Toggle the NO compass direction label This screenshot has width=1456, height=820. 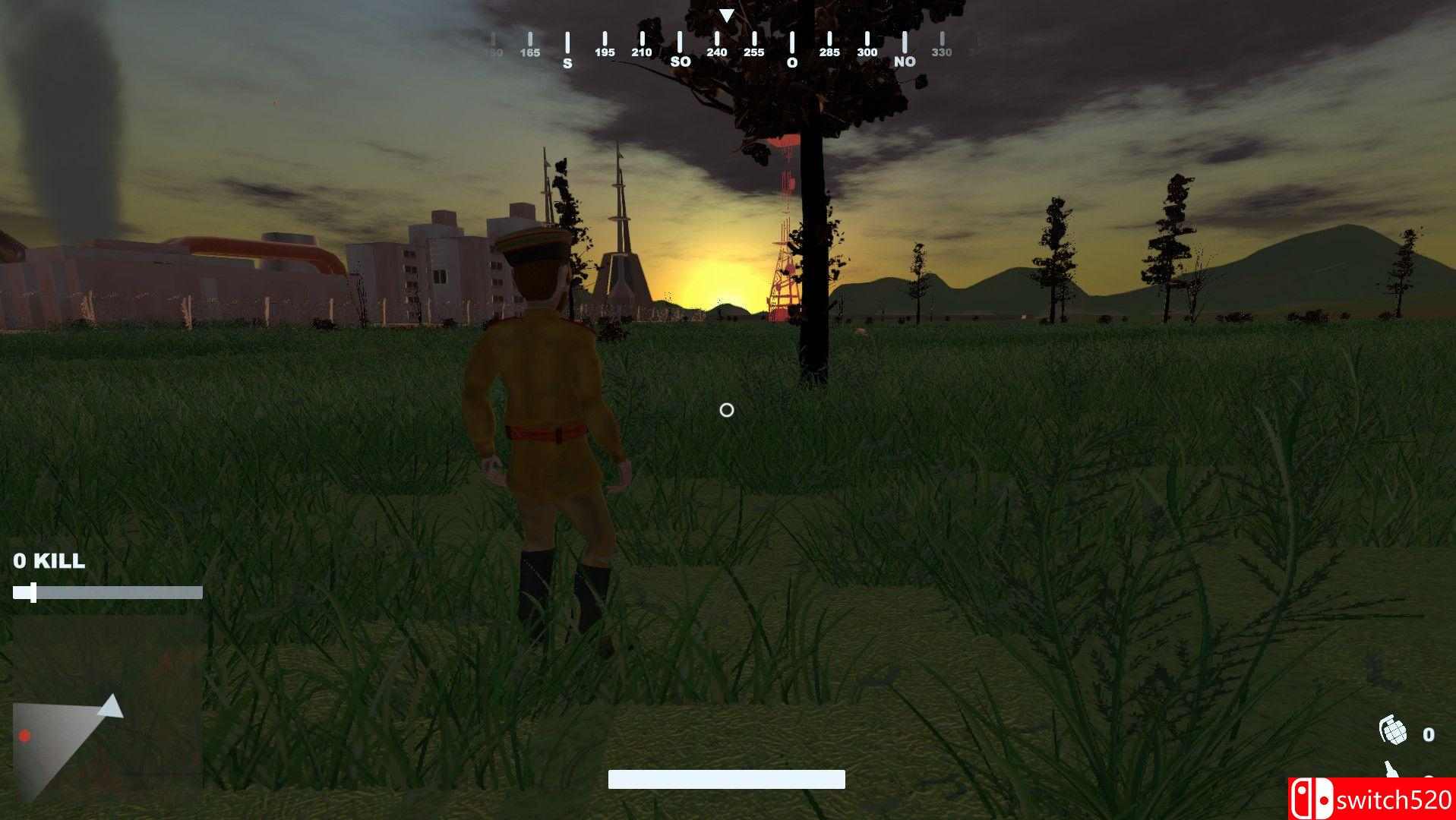point(903,61)
